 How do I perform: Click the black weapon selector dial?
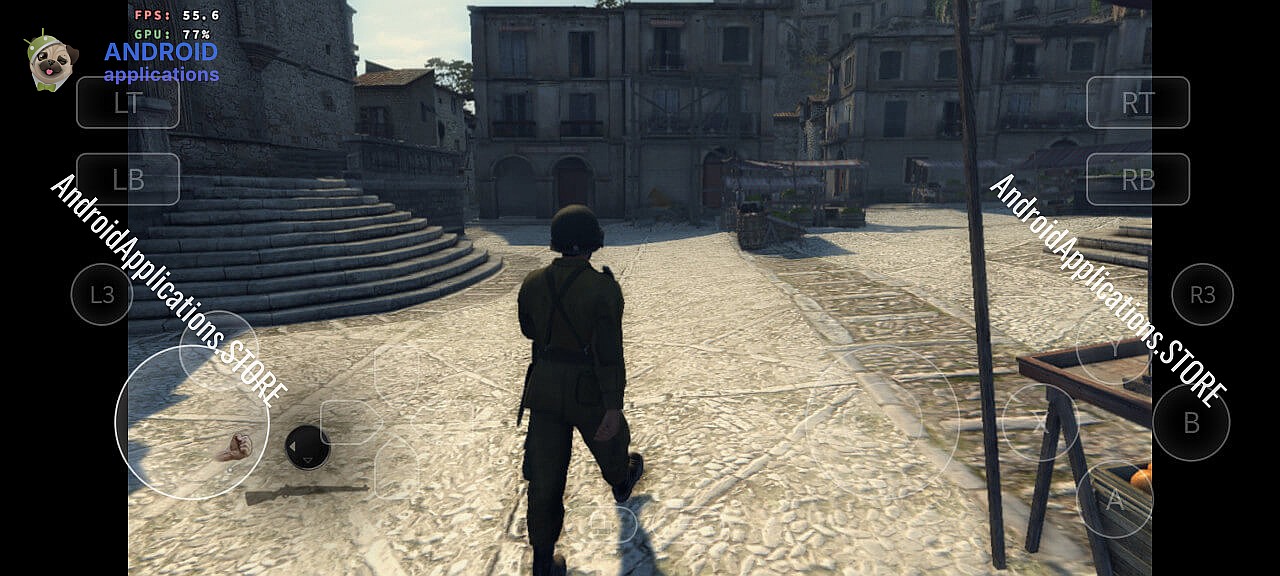click(x=308, y=447)
